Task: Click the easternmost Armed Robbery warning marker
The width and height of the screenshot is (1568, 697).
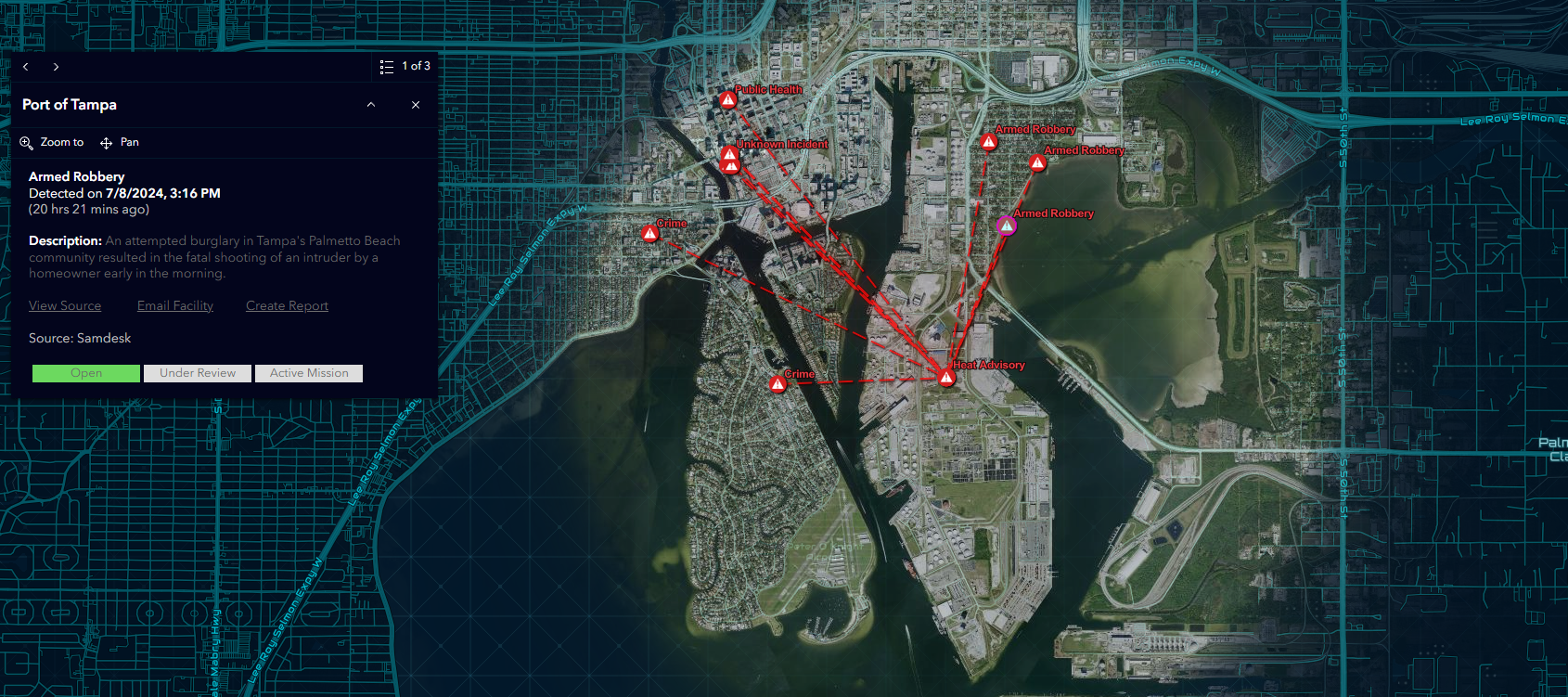Action: click(1037, 161)
